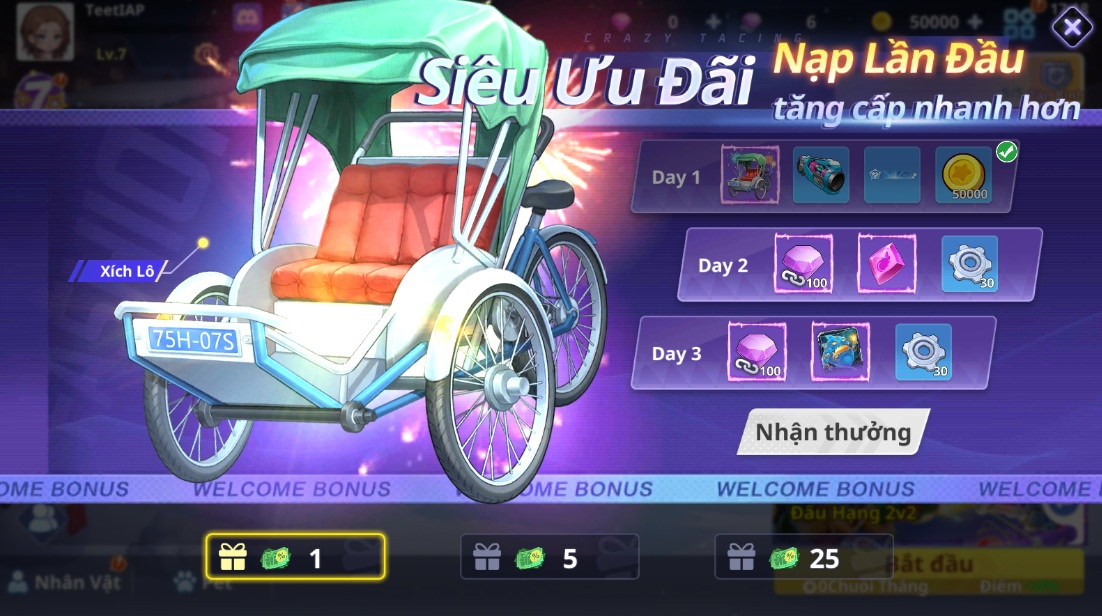View the Day 2 purple gem 100 reward
Image resolution: width=1102 pixels, height=616 pixels.
[x=803, y=264]
